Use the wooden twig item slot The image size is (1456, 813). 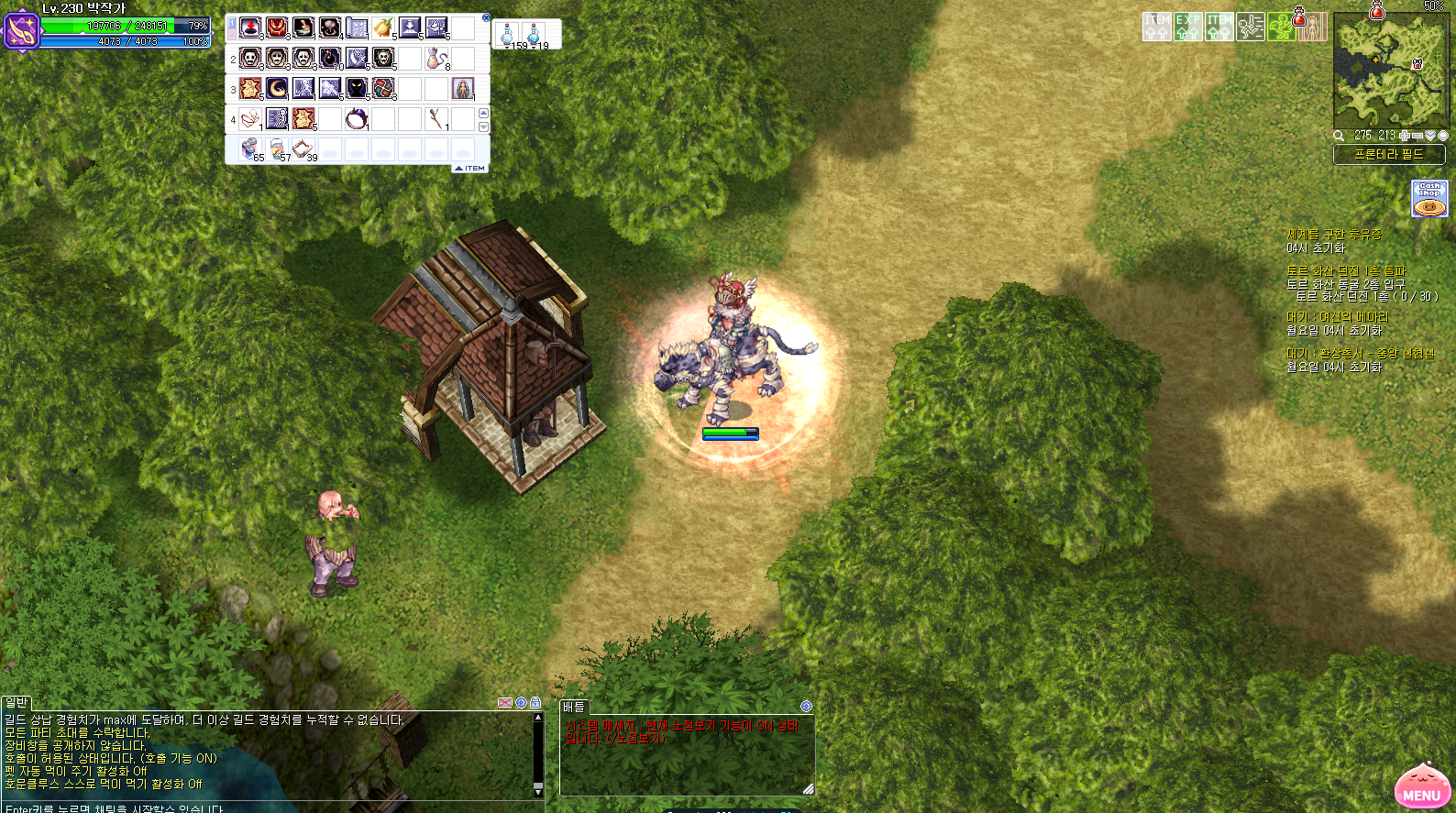click(x=436, y=118)
